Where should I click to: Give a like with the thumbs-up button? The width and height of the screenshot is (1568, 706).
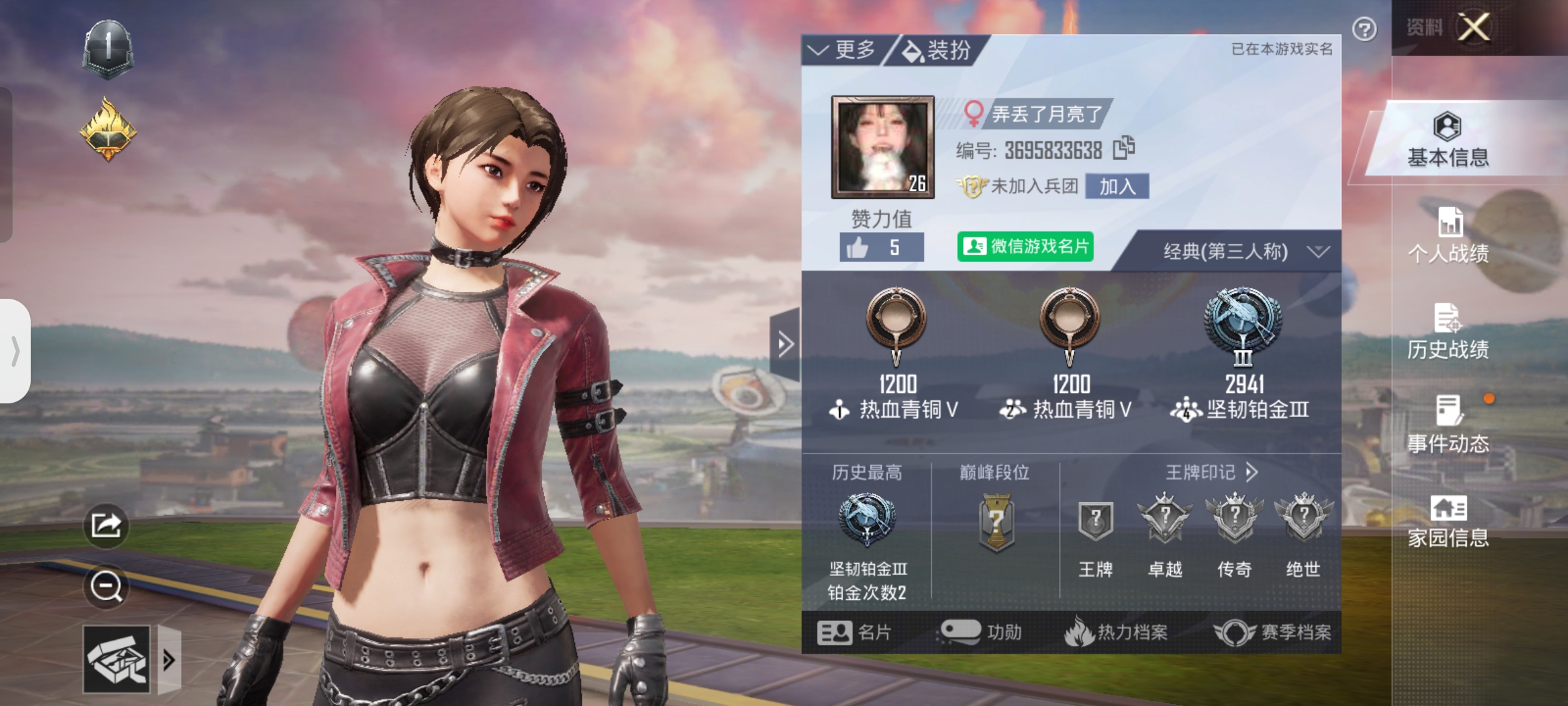click(x=881, y=248)
